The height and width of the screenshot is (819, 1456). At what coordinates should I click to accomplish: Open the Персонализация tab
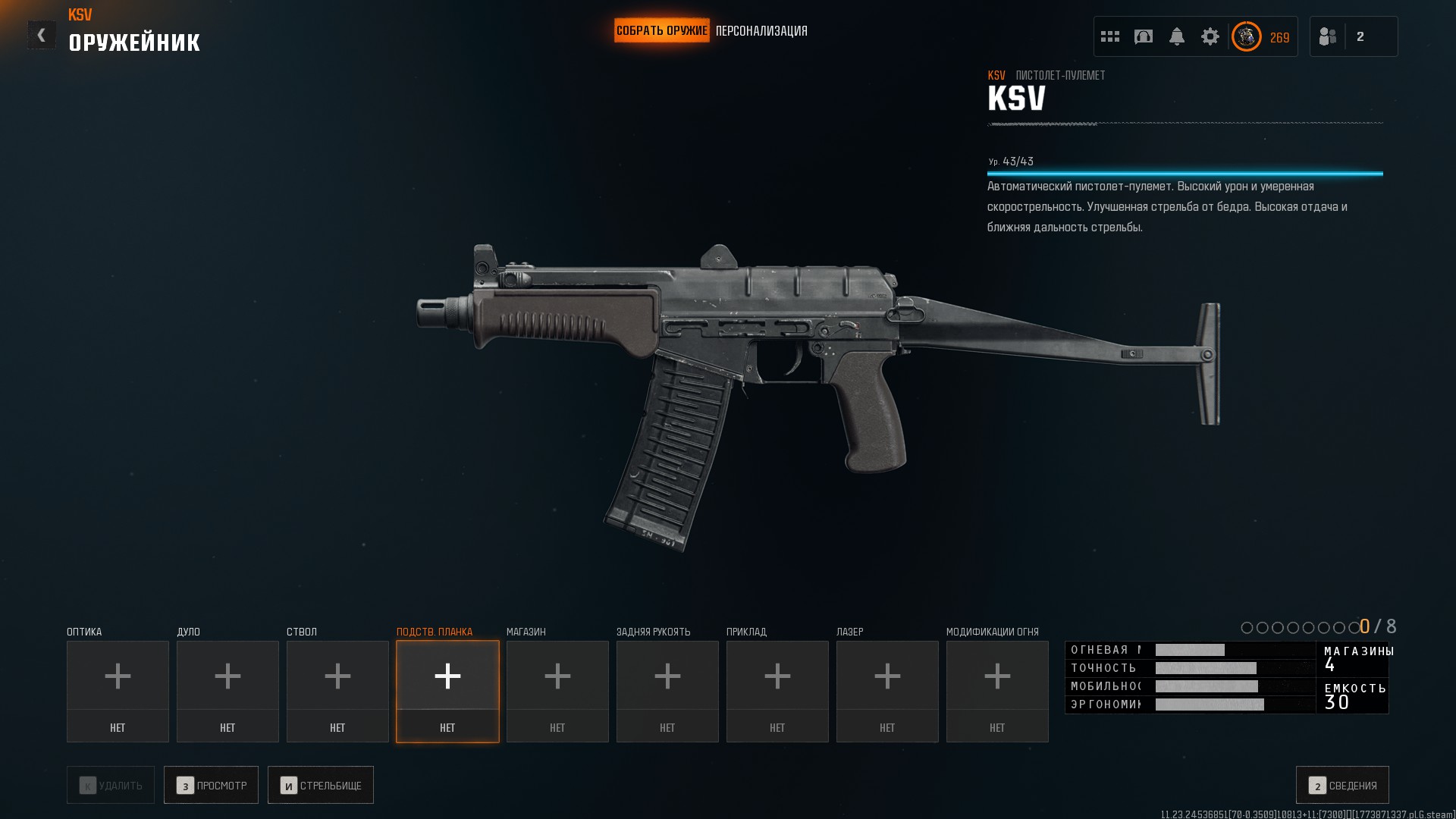click(x=761, y=31)
